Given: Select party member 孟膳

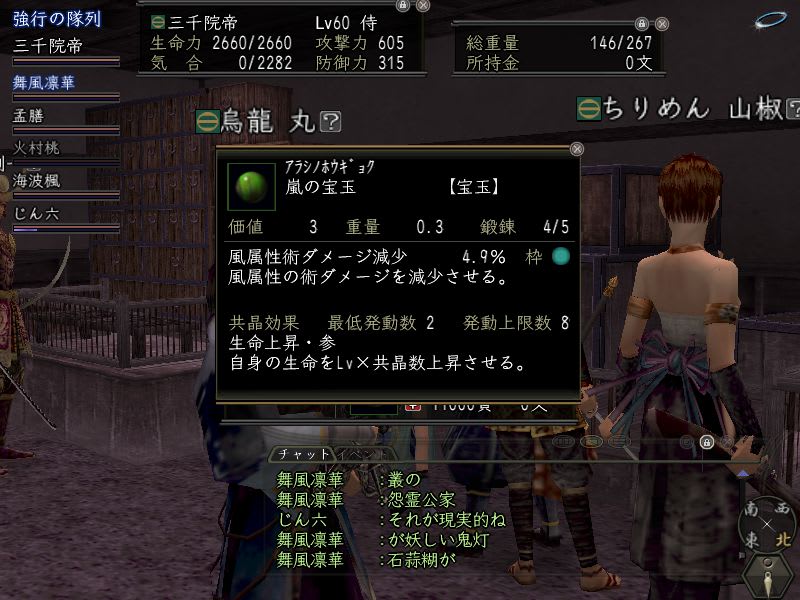Looking at the screenshot, I should [30, 116].
